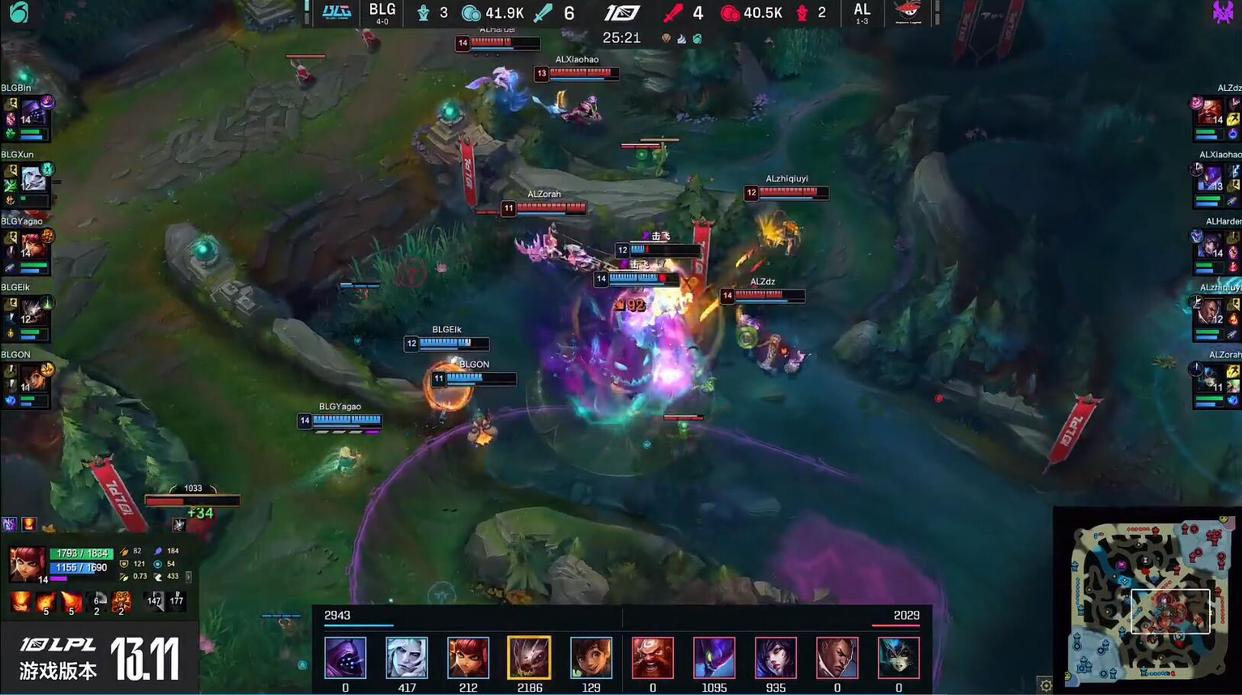1242x695 pixels.
Task: Click Gragas's portrait in the red team row
Action: tap(653, 658)
